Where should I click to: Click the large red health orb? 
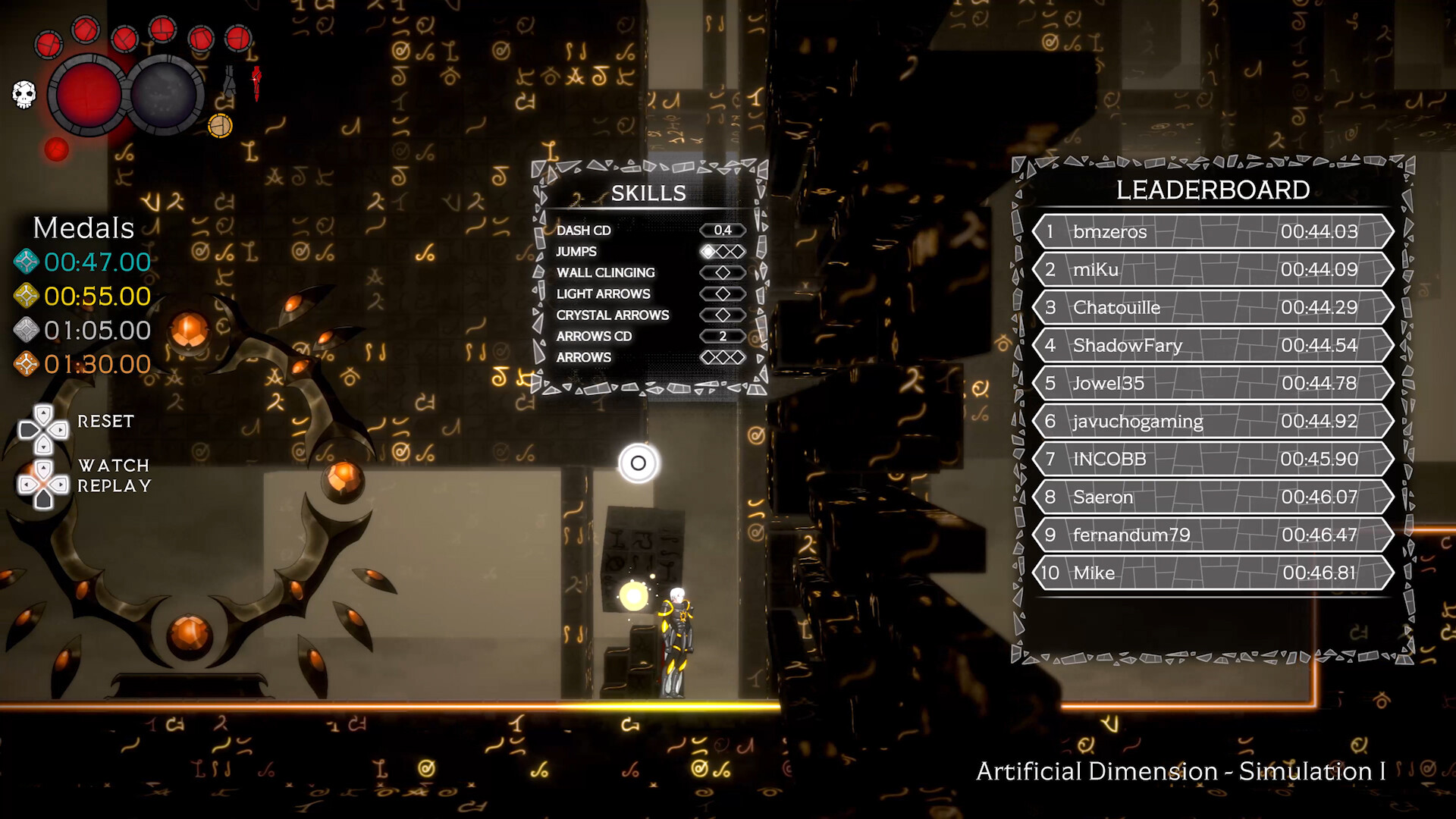(86, 94)
